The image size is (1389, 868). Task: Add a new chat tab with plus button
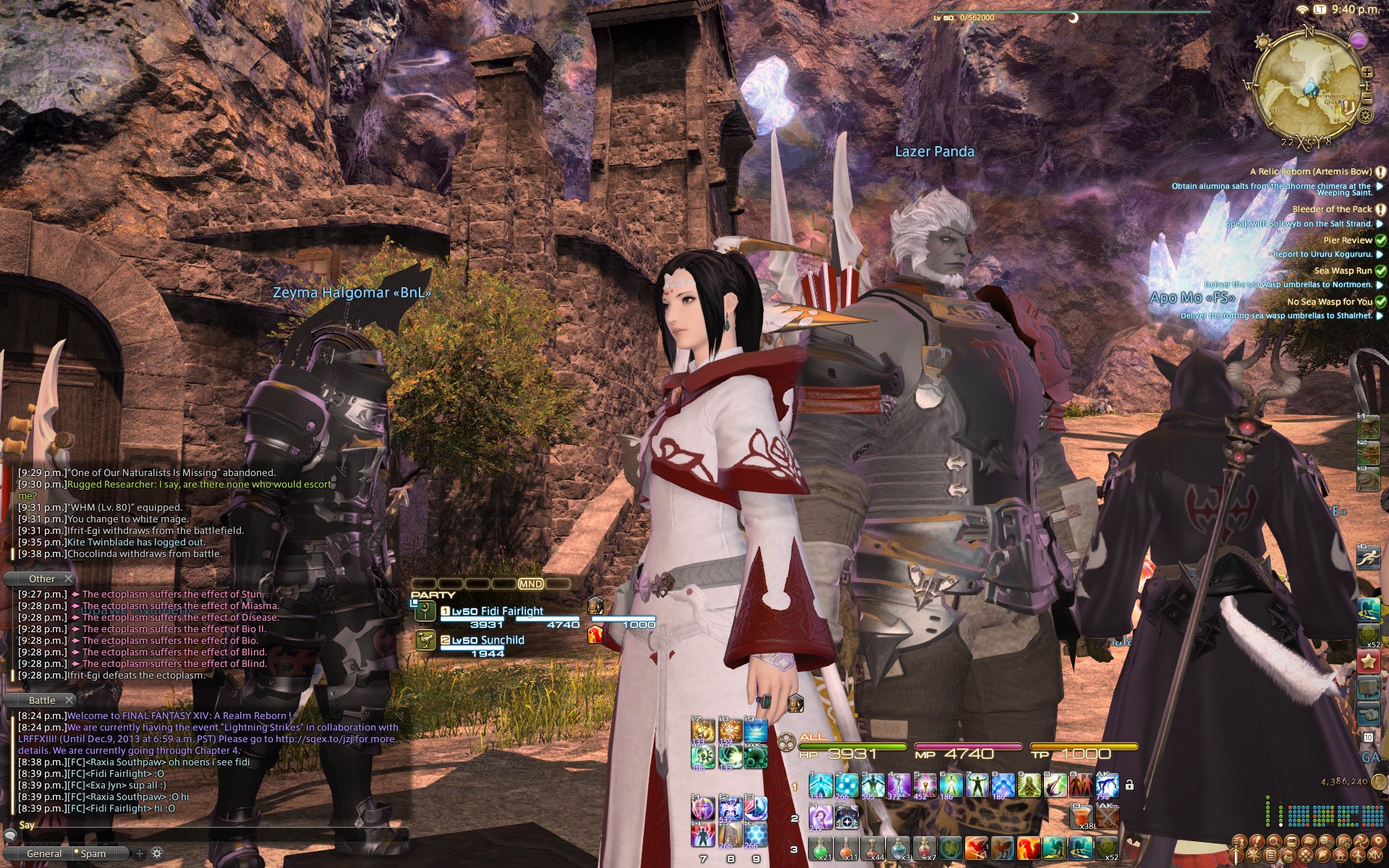tap(140, 854)
